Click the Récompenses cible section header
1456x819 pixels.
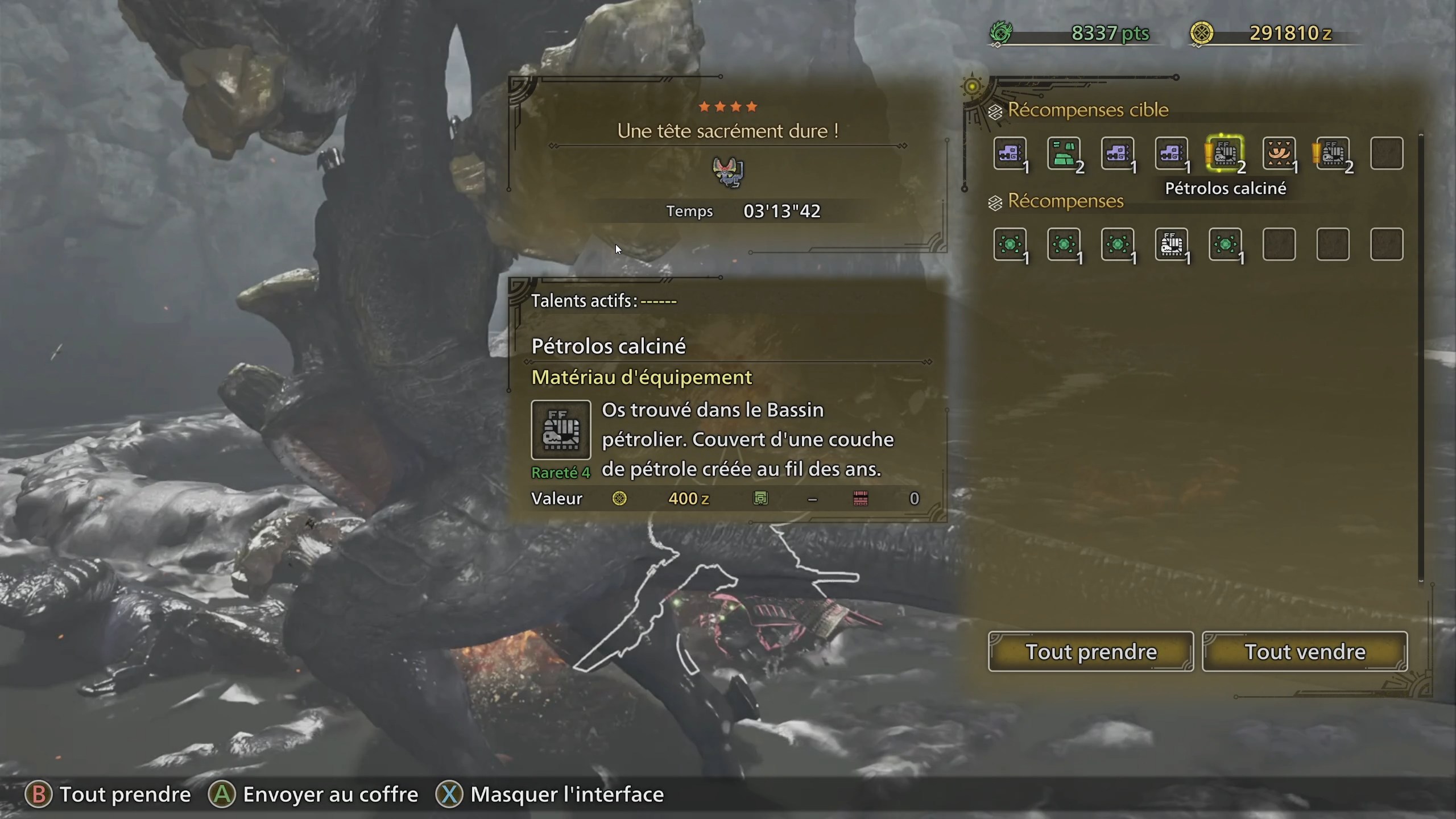coord(1088,110)
